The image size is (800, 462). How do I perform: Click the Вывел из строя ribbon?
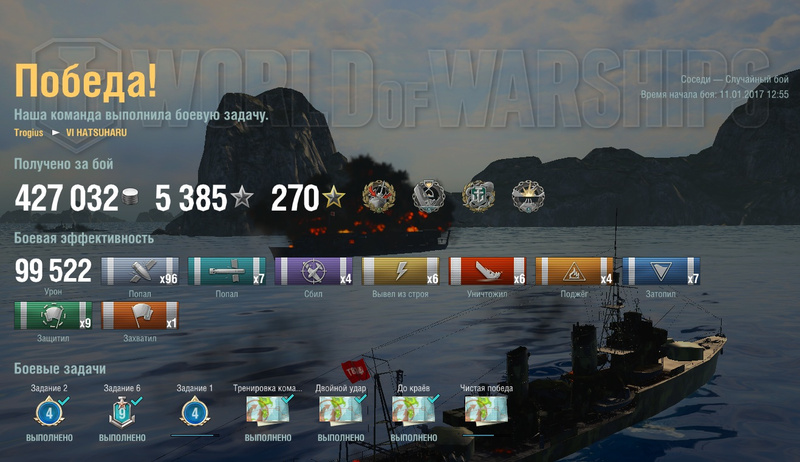tap(400, 272)
